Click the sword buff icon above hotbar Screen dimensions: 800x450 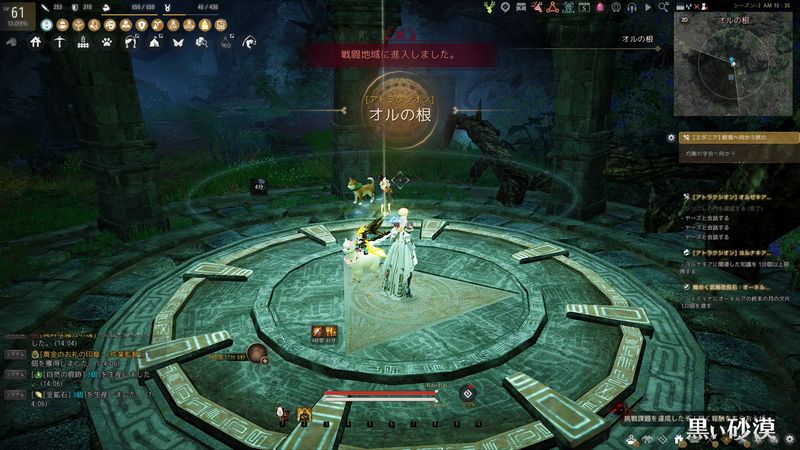[317, 331]
